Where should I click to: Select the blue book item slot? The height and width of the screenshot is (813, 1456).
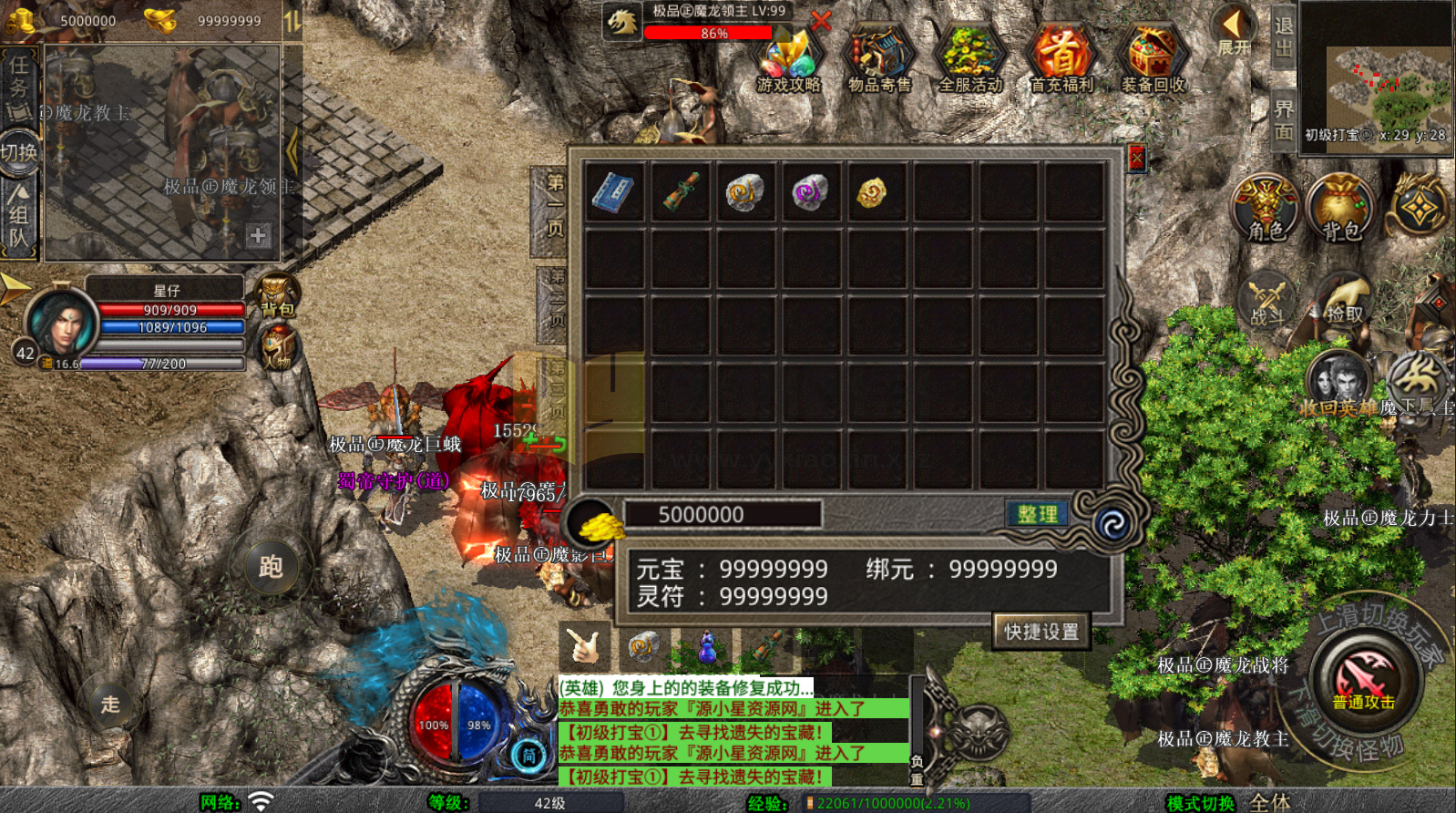tap(614, 192)
